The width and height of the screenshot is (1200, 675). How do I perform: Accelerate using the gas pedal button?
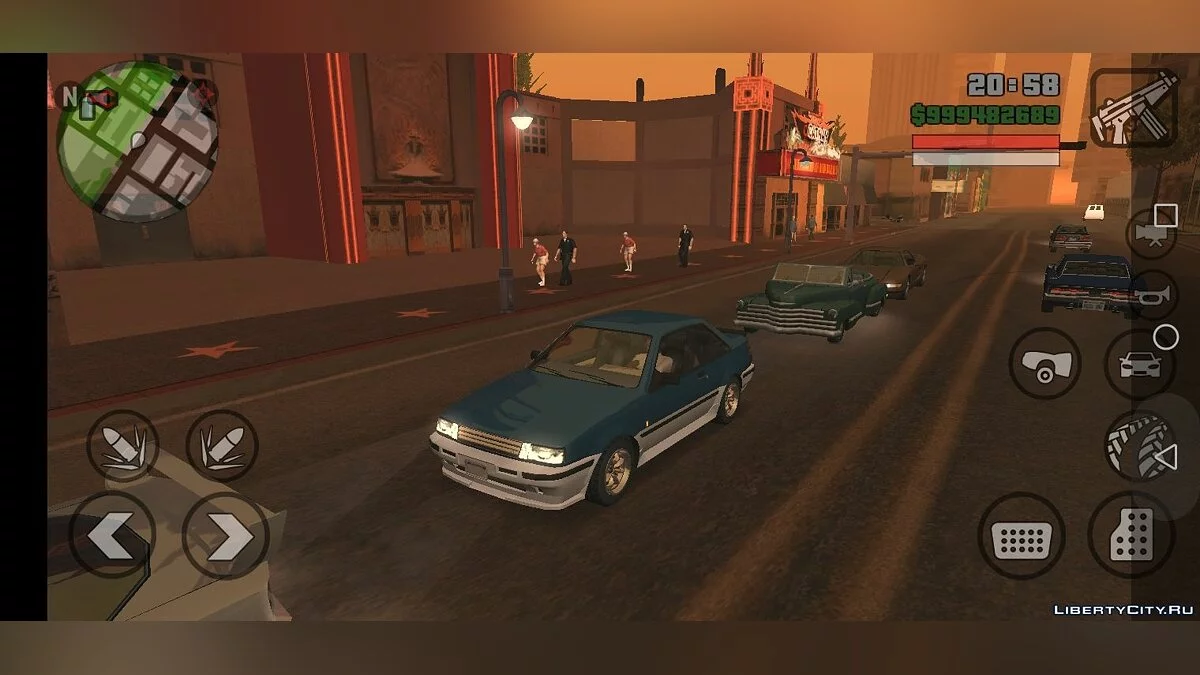click(1131, 535)
